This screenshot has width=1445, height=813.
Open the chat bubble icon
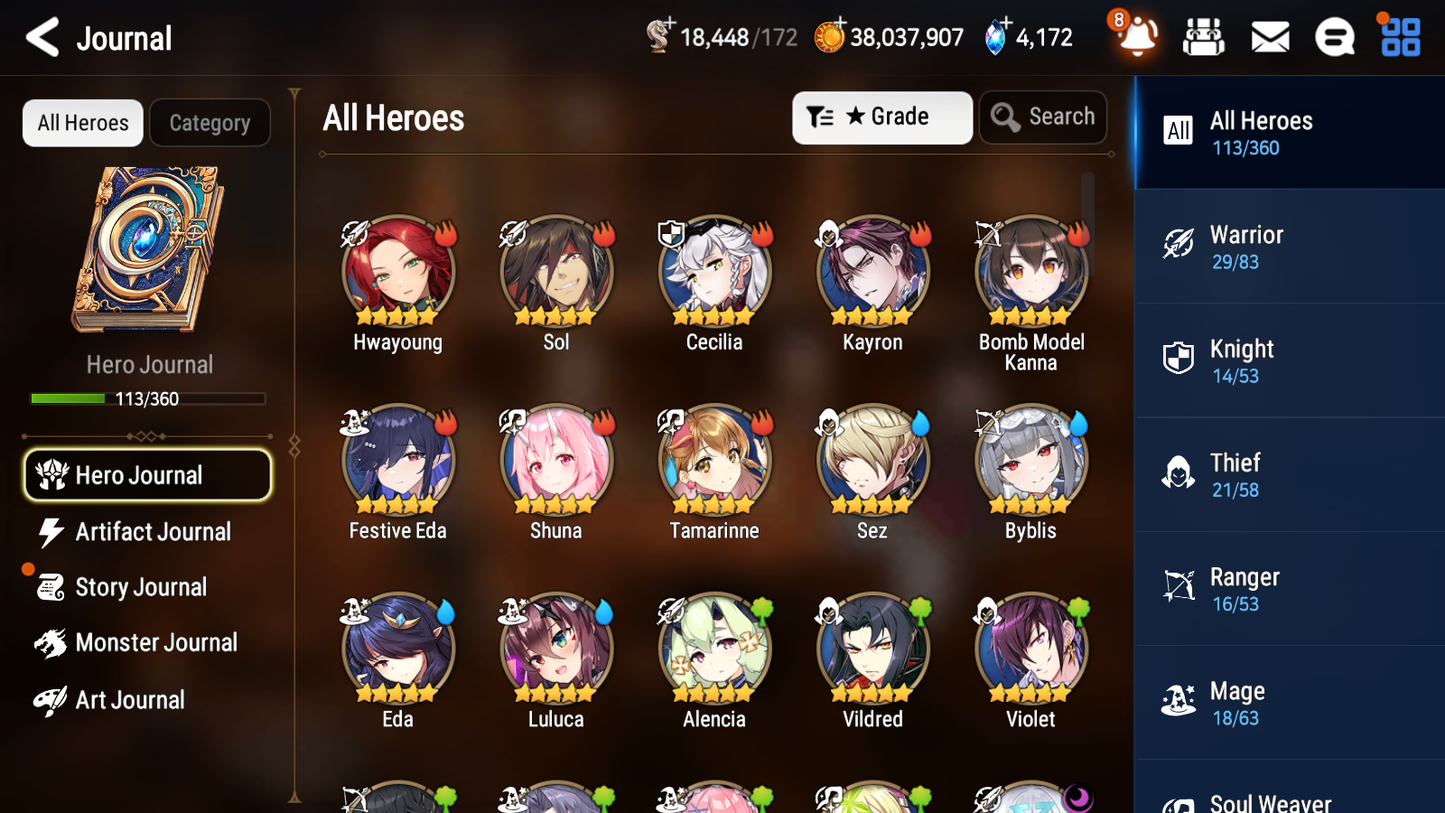(x=1334, y=36)
